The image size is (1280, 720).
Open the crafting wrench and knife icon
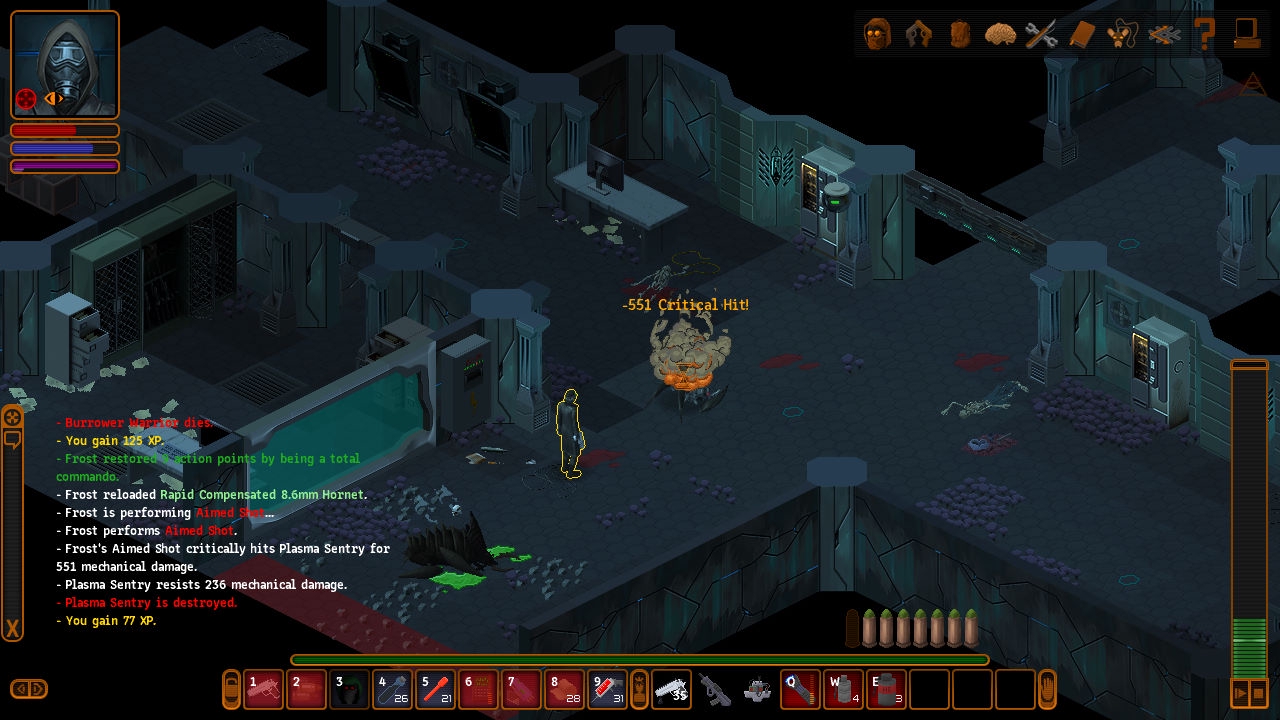coord(1041,34)
